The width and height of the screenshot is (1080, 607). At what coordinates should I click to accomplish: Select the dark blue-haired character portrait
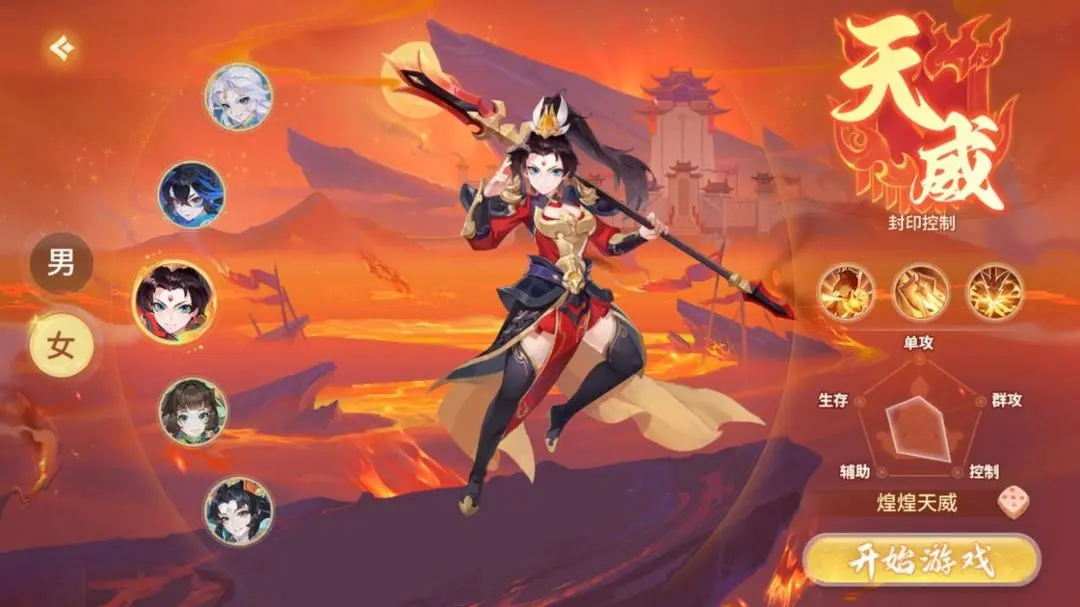tap(192, 195)
